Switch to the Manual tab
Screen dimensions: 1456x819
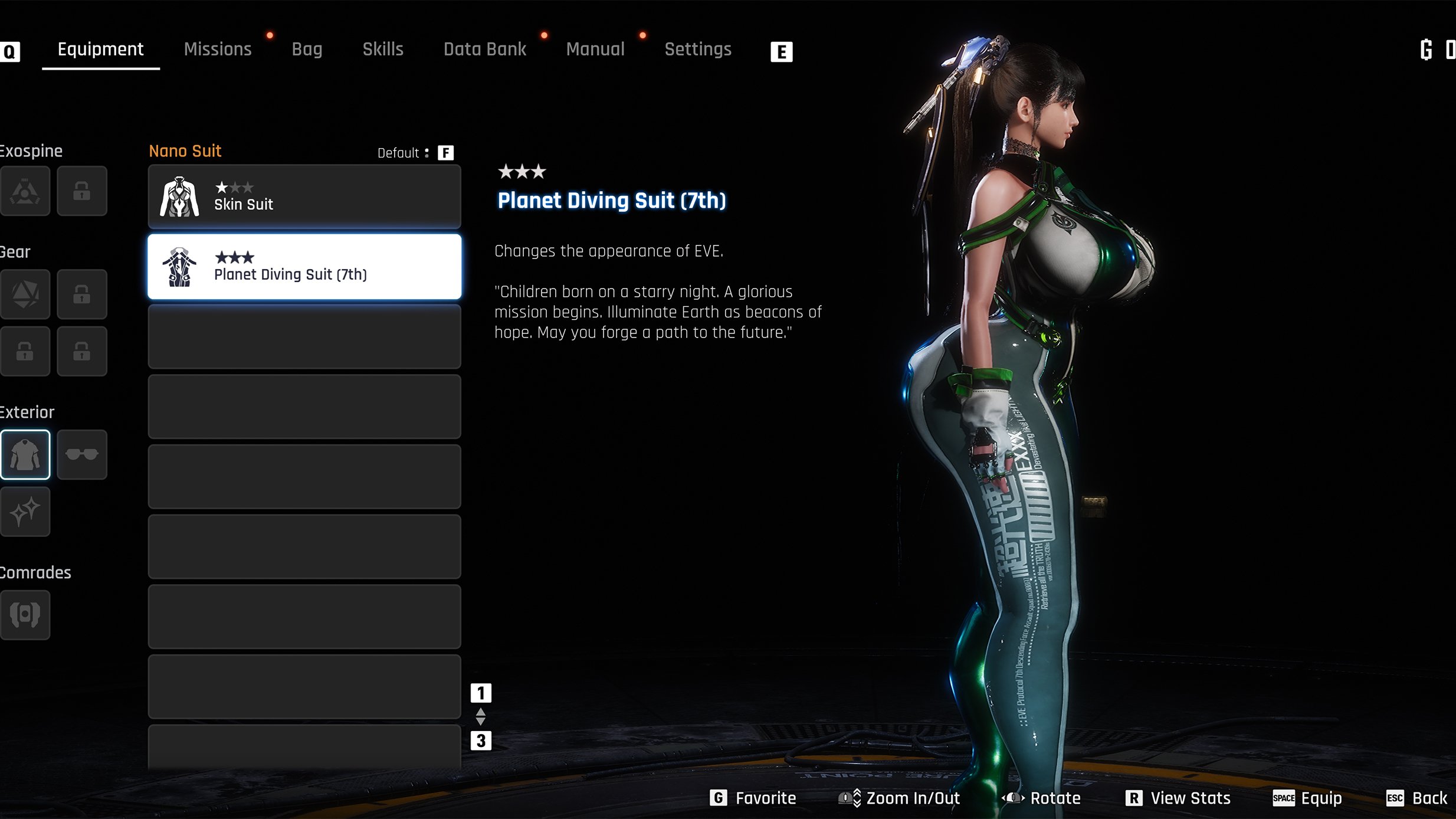coord(595,50)
